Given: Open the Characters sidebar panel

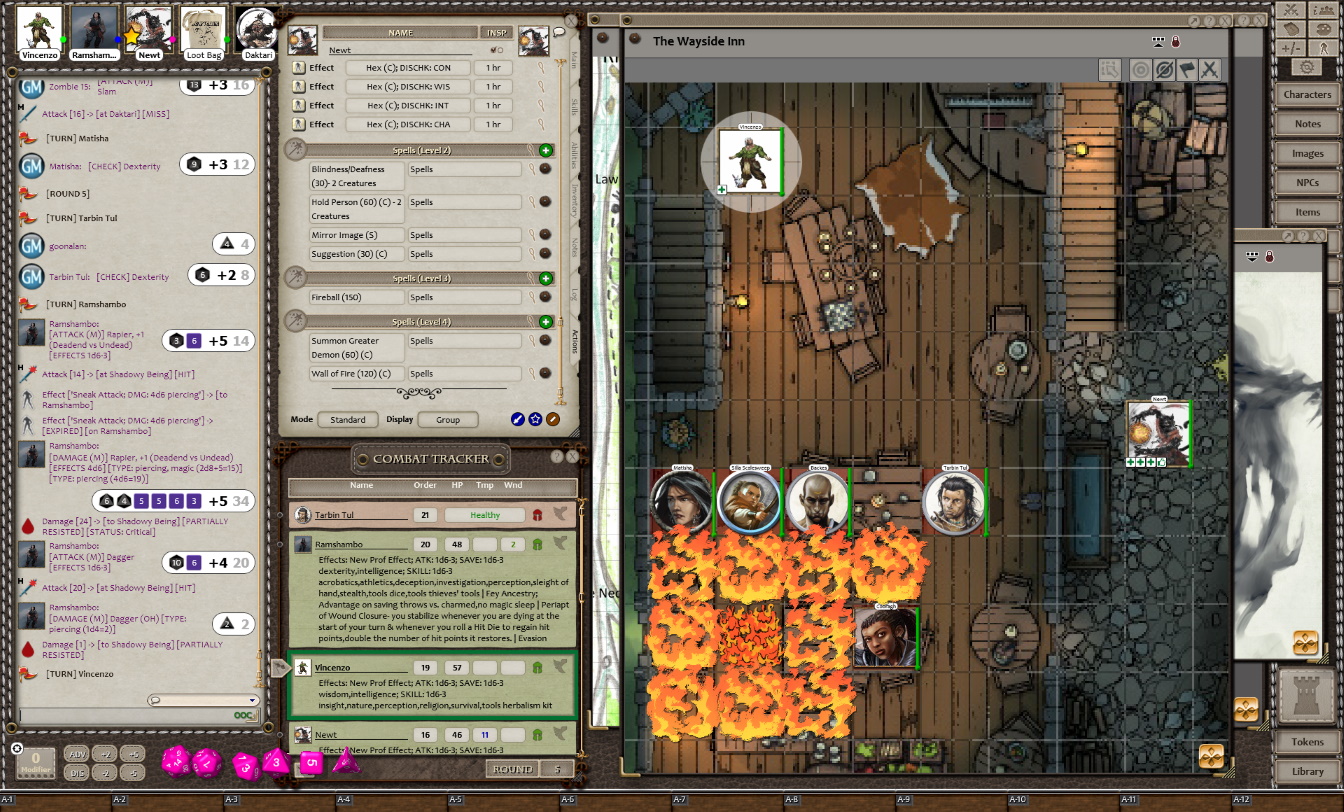Looking at the screenshot, I should click(1307, 94).
